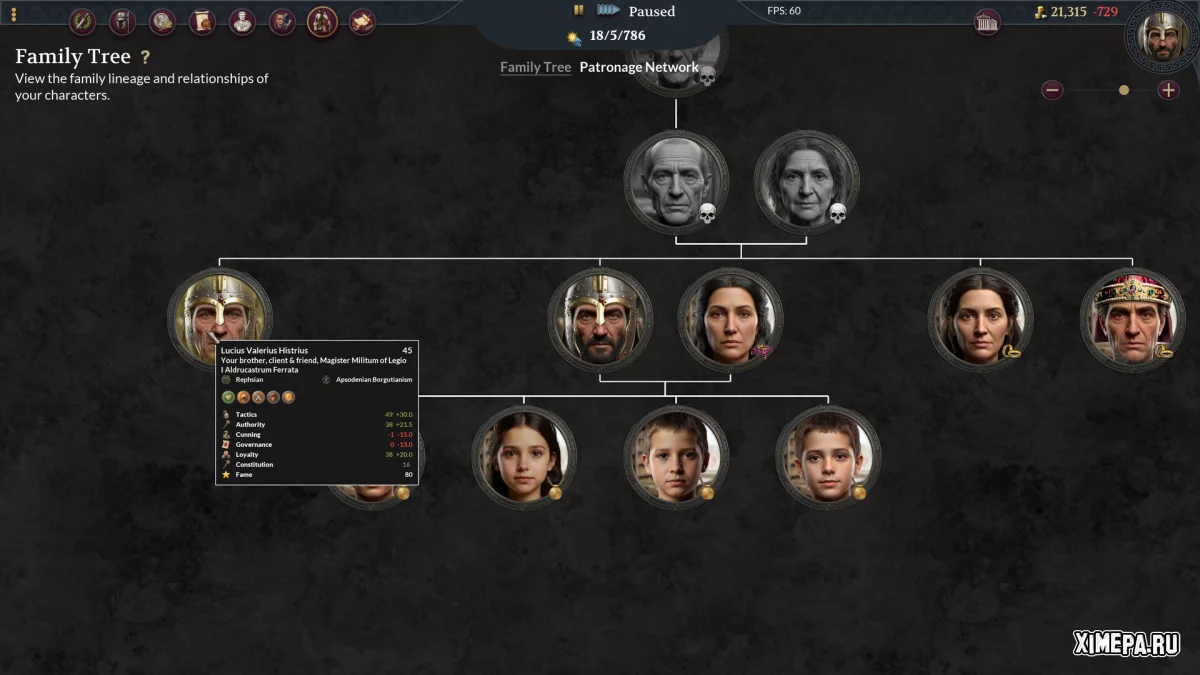Change game speed with the arrows indicator
Image resolution: width=1200 pixels, height=675 pixels.
[x=608, y=11]
